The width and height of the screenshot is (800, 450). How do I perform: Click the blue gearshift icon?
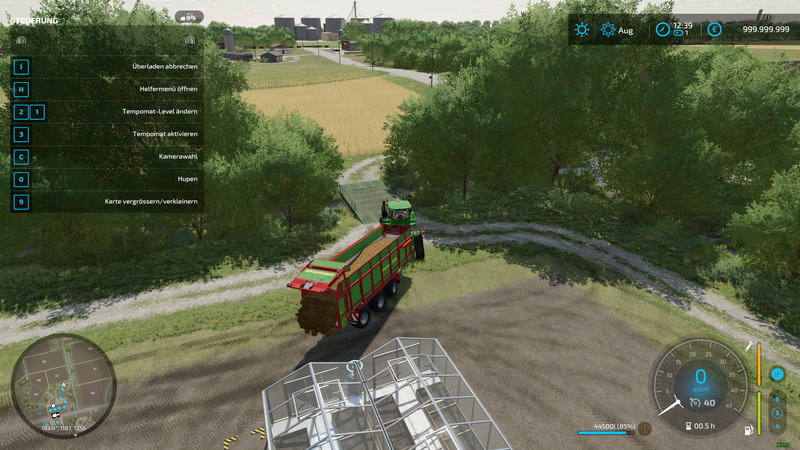(777, 374)
